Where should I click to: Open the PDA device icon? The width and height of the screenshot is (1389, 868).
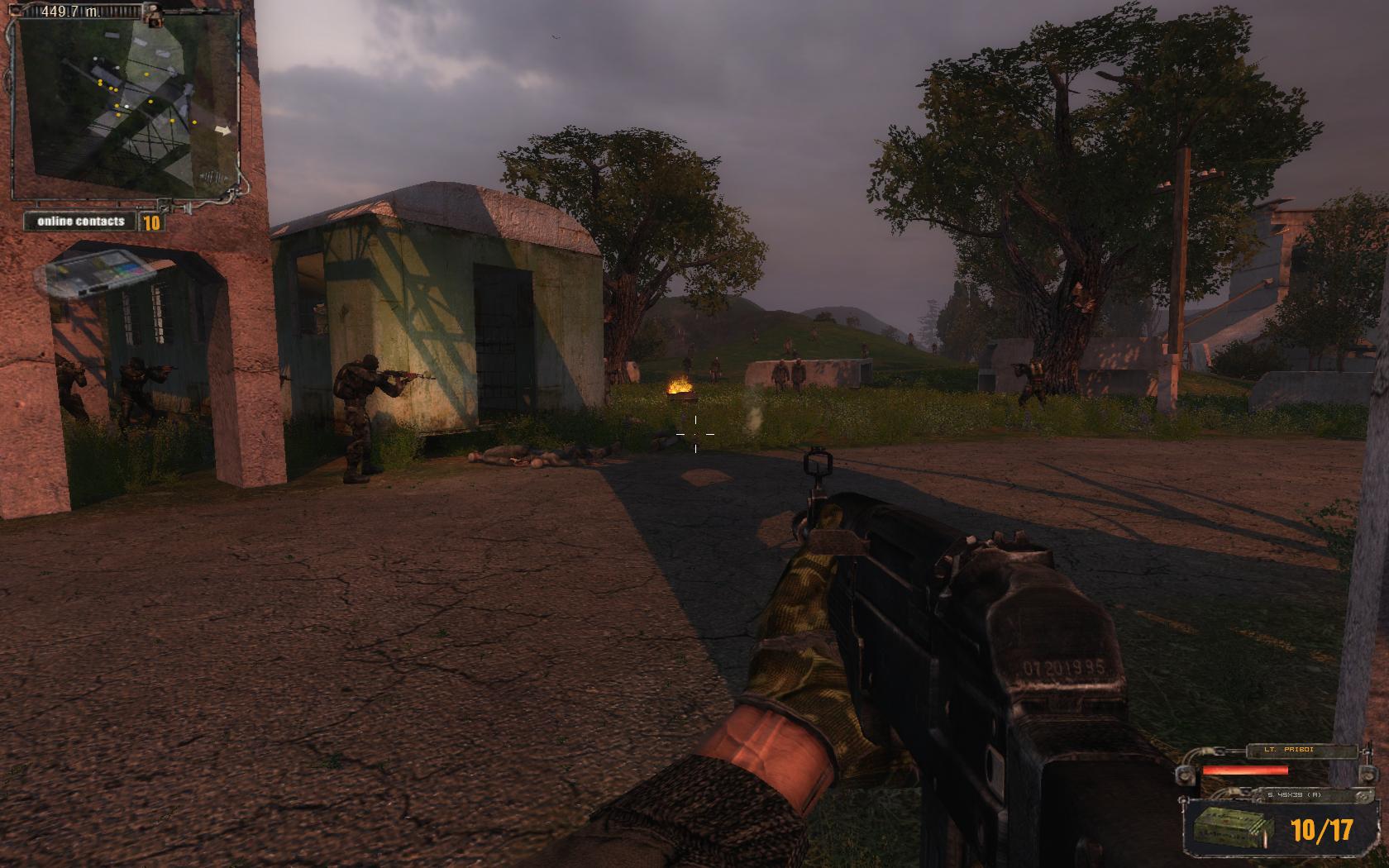coord(98,272)
